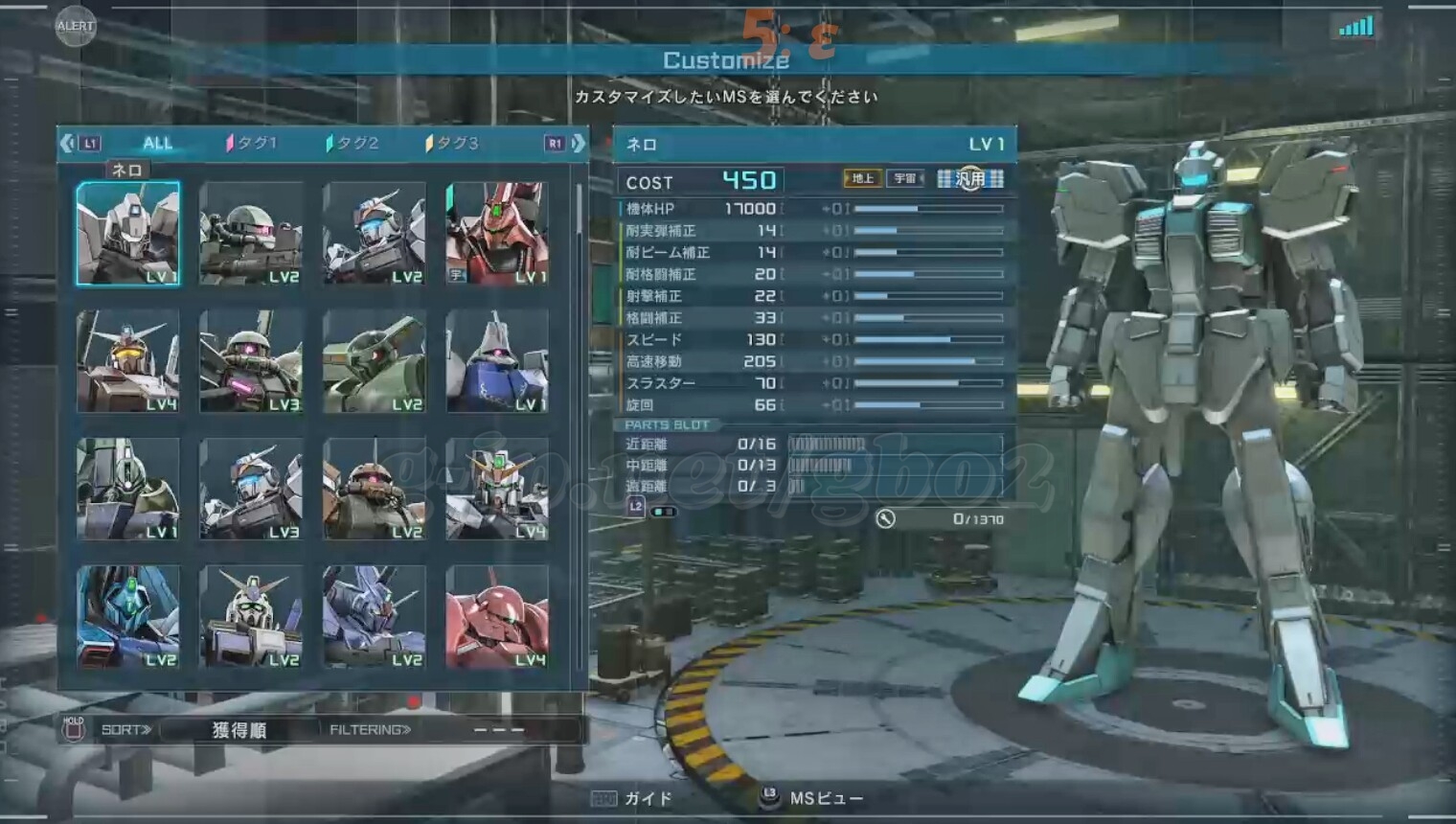Click the right arrow beside the tag tabs
The height and width of the screenshot is (824, 1456).
tap(578, 143)
